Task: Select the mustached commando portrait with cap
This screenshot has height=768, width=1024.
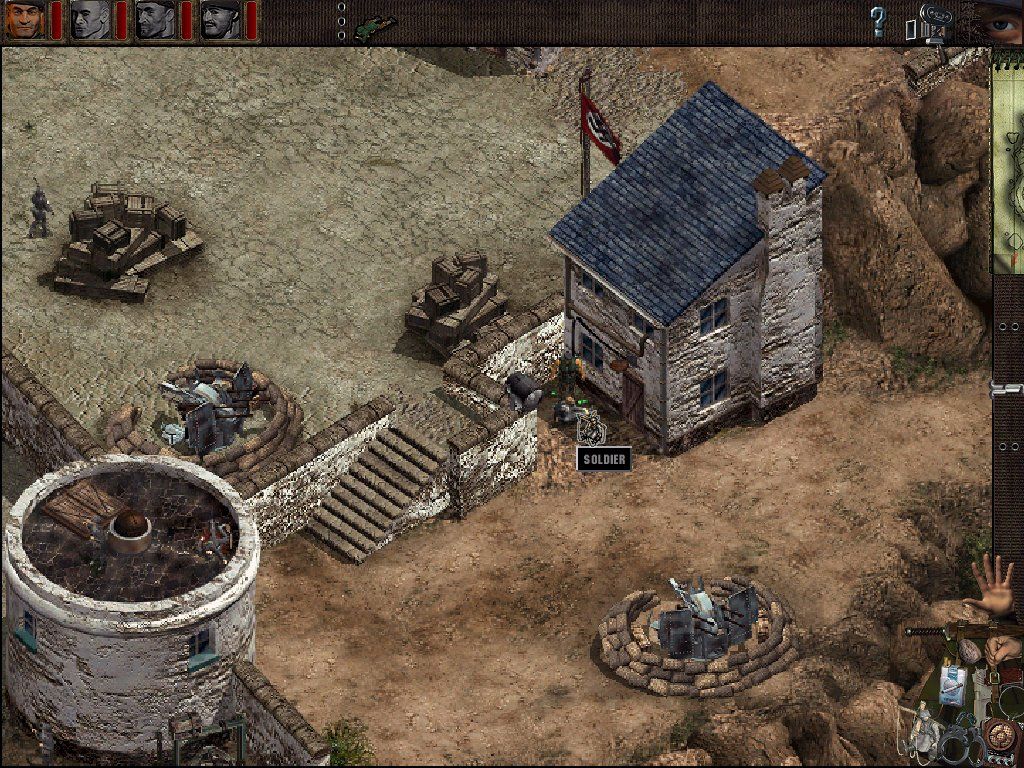Action: click(x=220, y=19)
